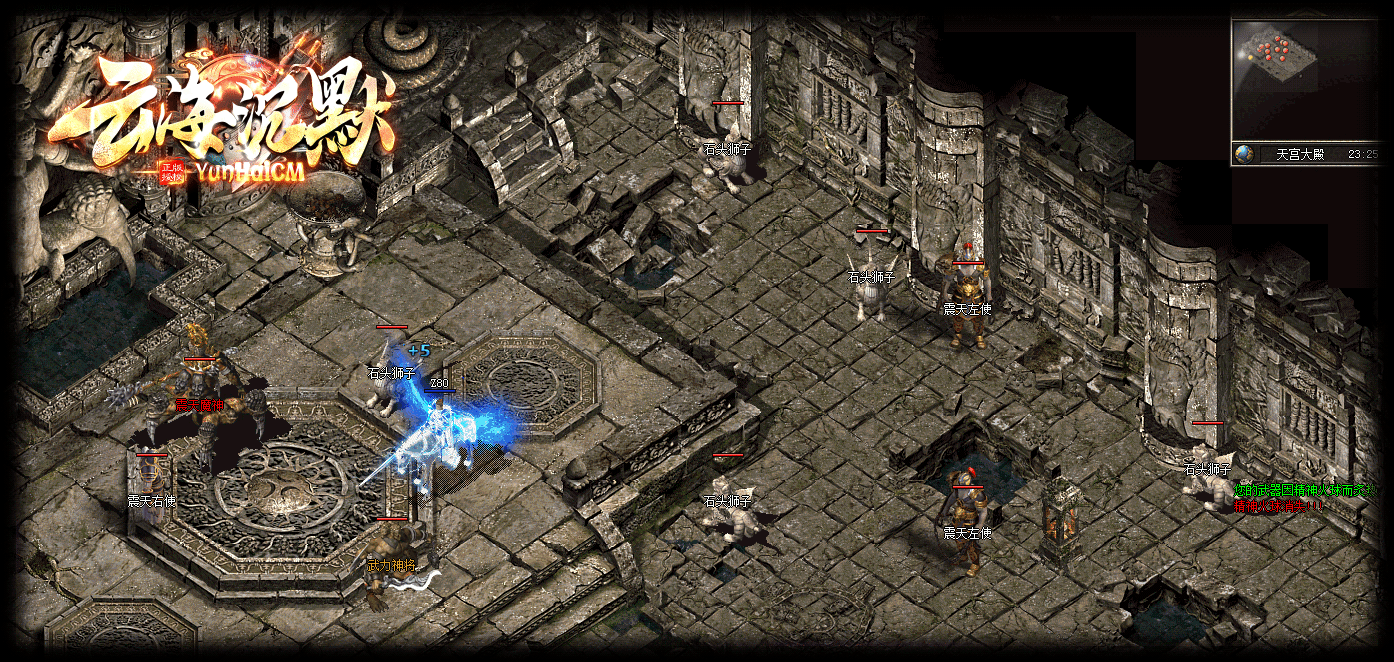This screenshot has height=662, width=1394.
Task: Click the globe world map icon
Action: point(1244,154)
